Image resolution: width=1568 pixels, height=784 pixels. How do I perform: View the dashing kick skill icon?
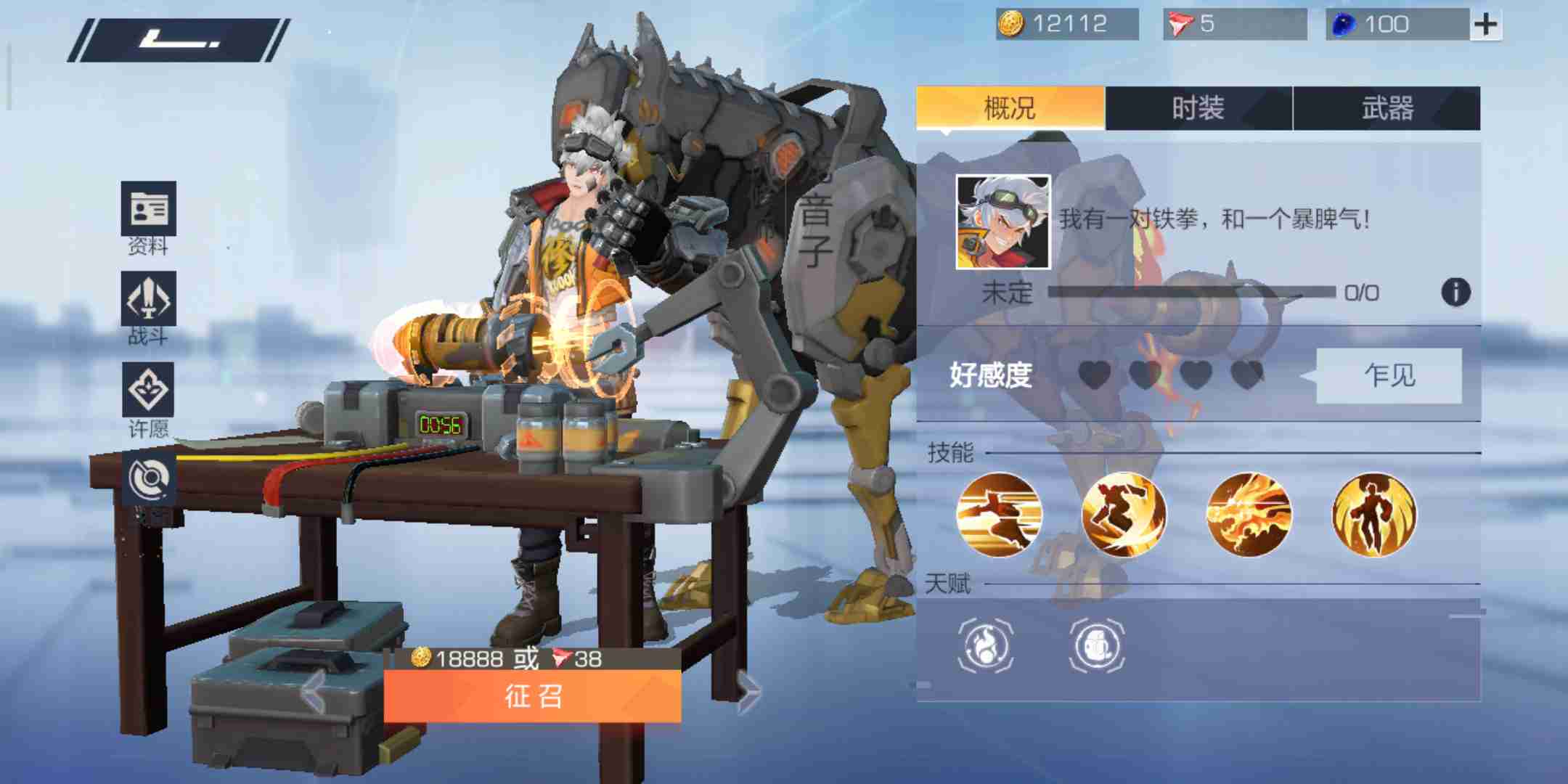999,515
